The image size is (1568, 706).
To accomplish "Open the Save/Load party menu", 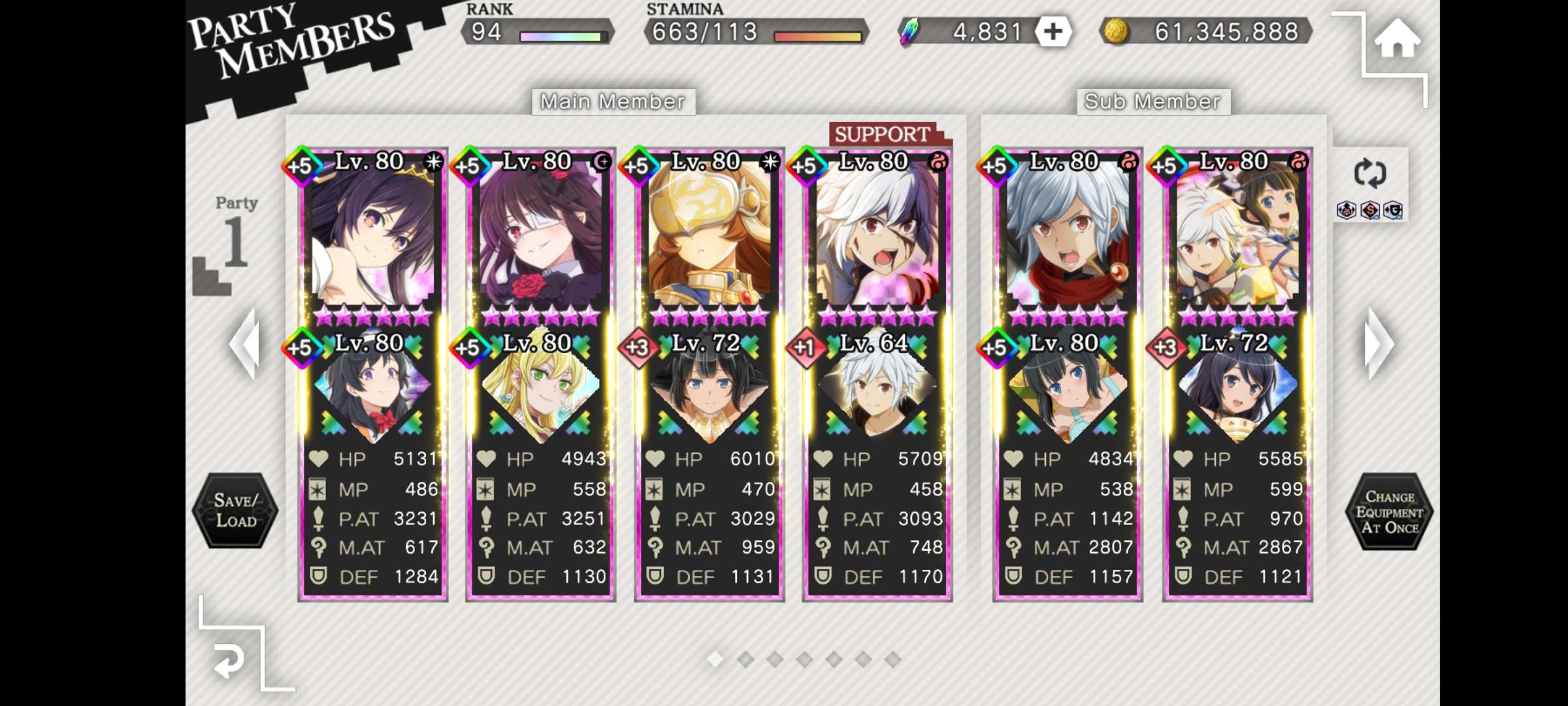I will pyautogui.click(x=236, y=511).
